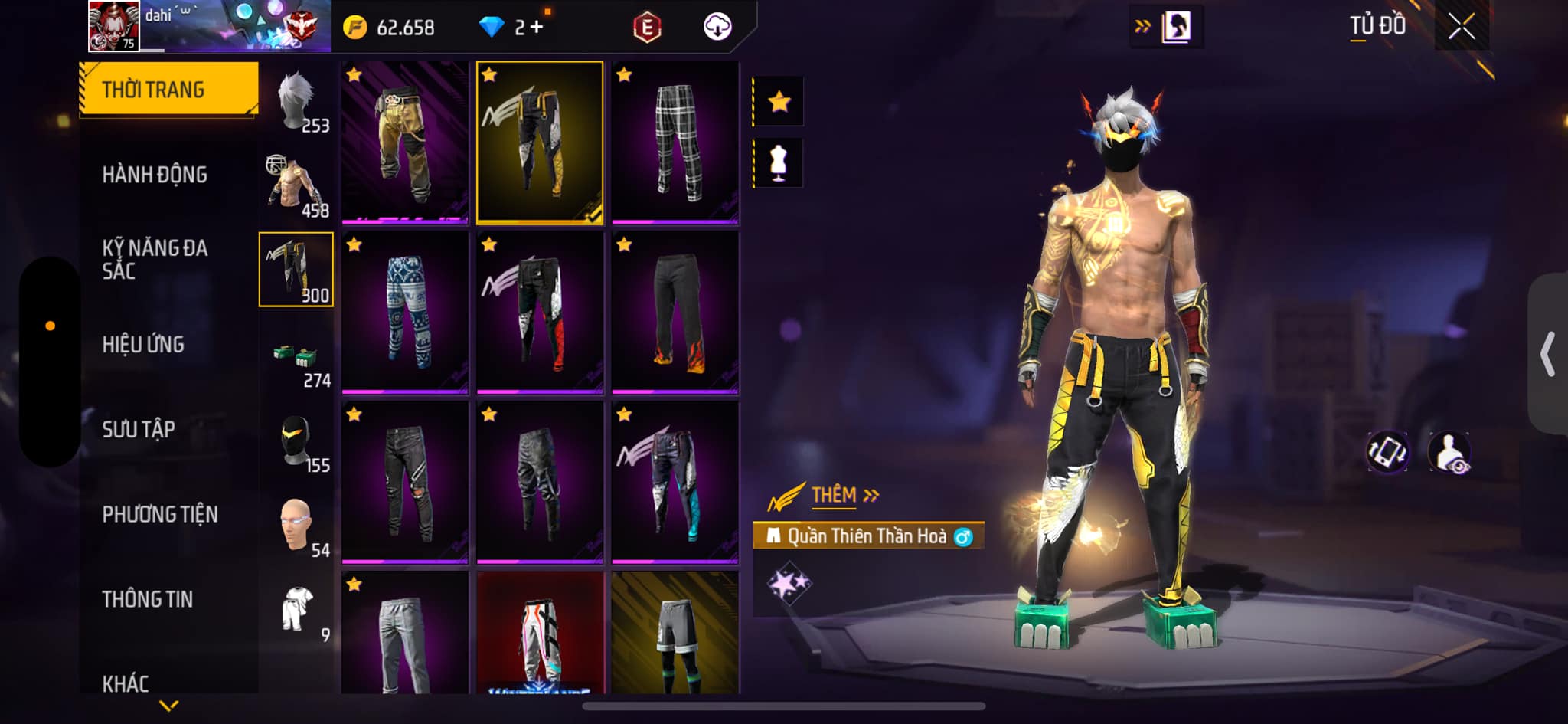This screenshot has height=724, width=1568.
Task: Switch to the Hành Động tab
Action: pos(155,175)
